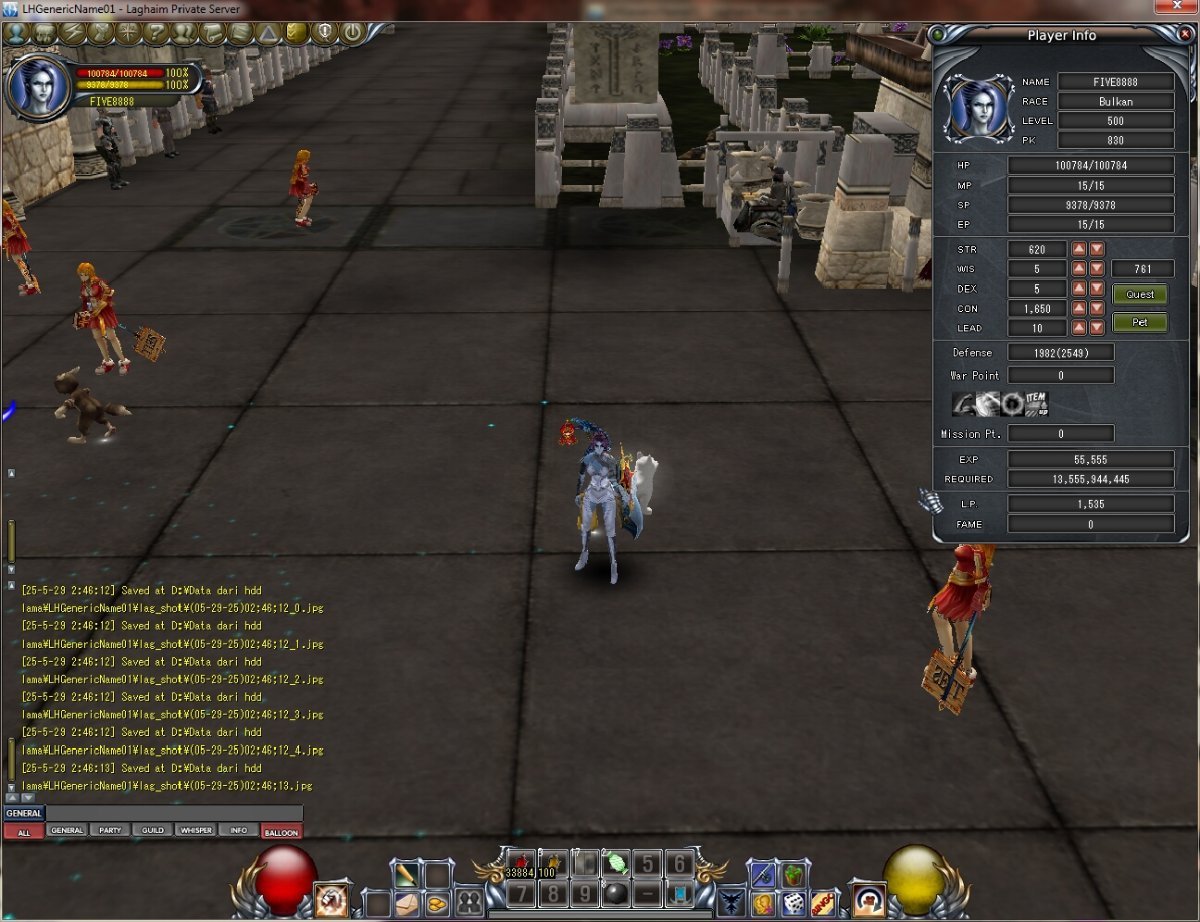The width and height of the screenshot is (1200, 922).
Task: Raise the DEX stat by one point
Action: [x=1079, y=289]
